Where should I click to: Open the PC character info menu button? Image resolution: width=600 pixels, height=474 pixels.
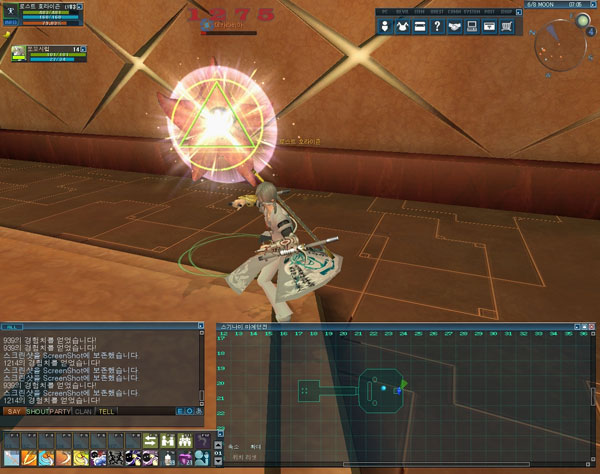pos(386,26)
